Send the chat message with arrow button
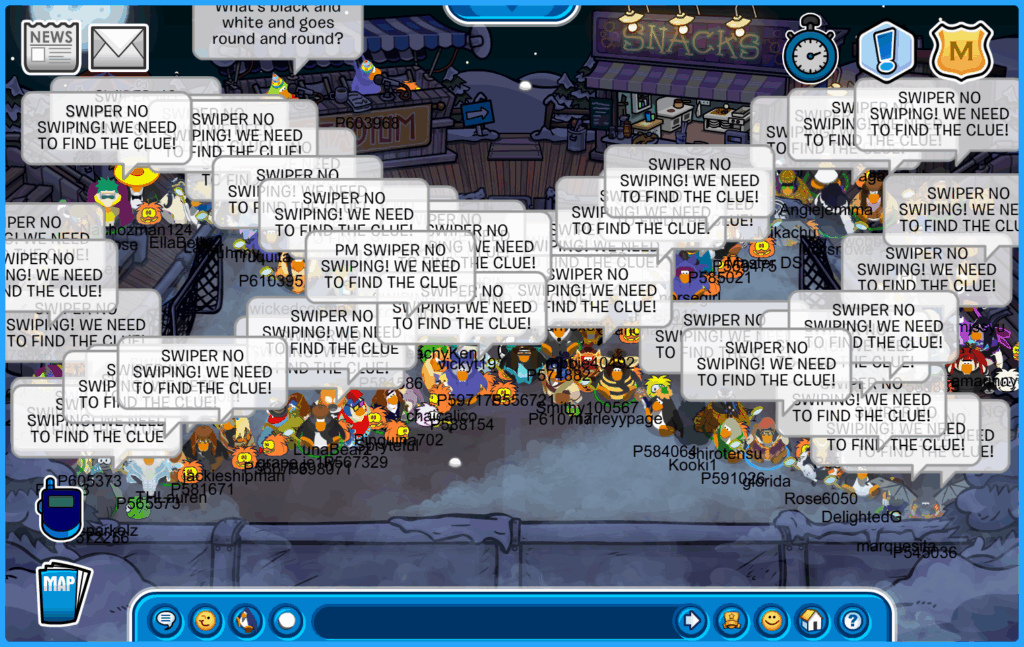The width and height of the screenshot is (1024, 647). tap(691, 621)
